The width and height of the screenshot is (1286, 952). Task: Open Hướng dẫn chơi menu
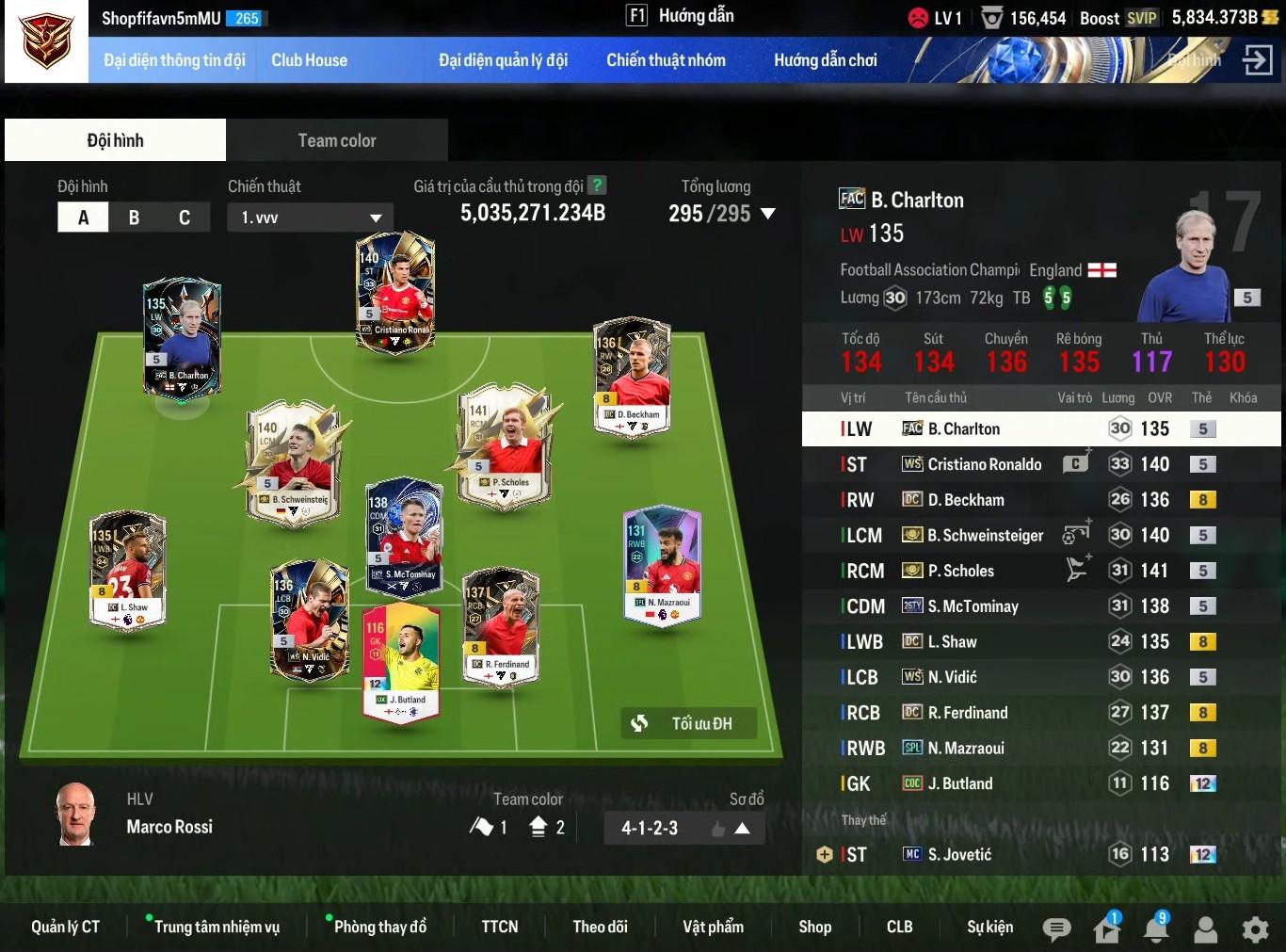[825, 60]
